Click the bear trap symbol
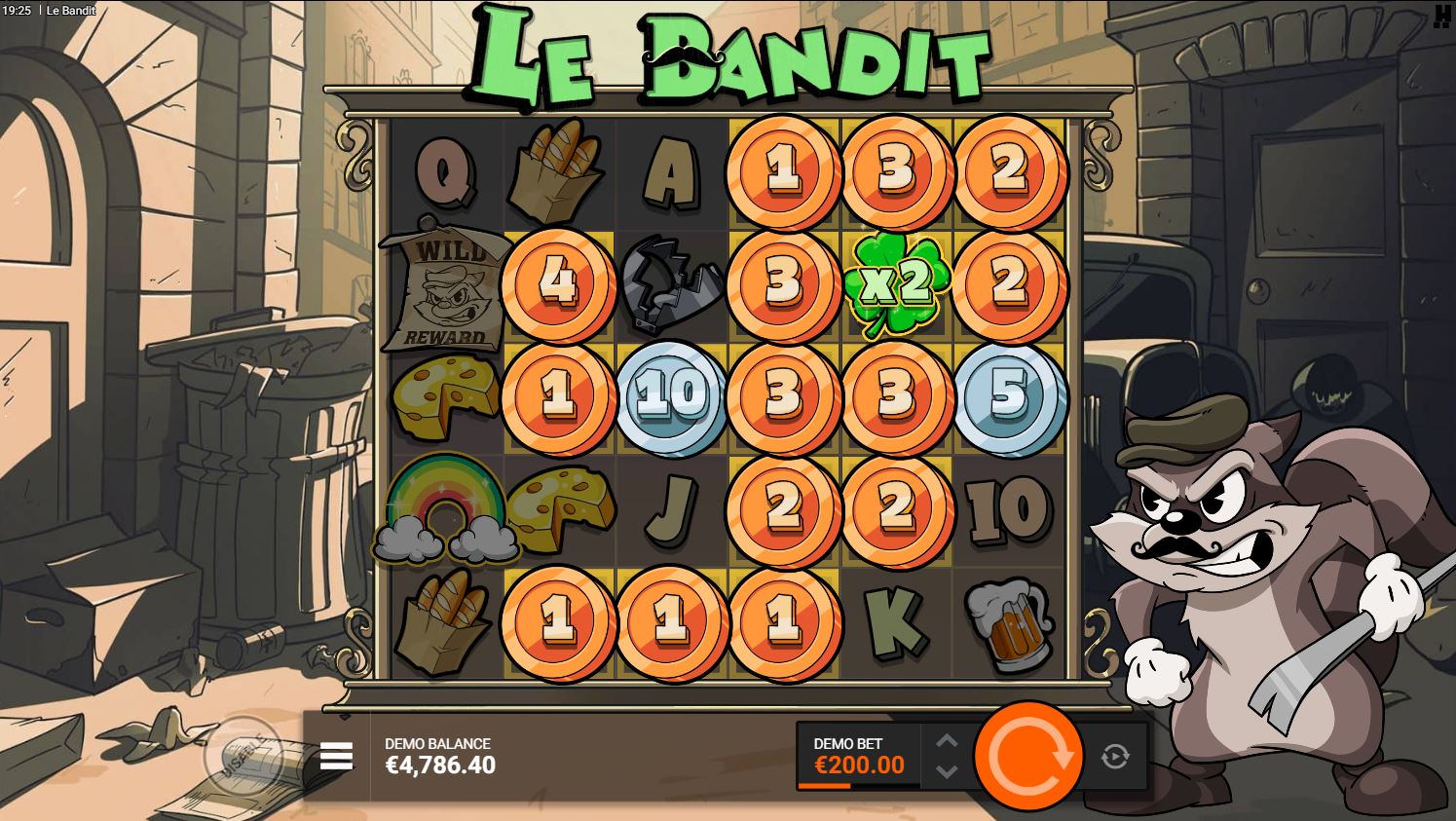 (670, 283)
